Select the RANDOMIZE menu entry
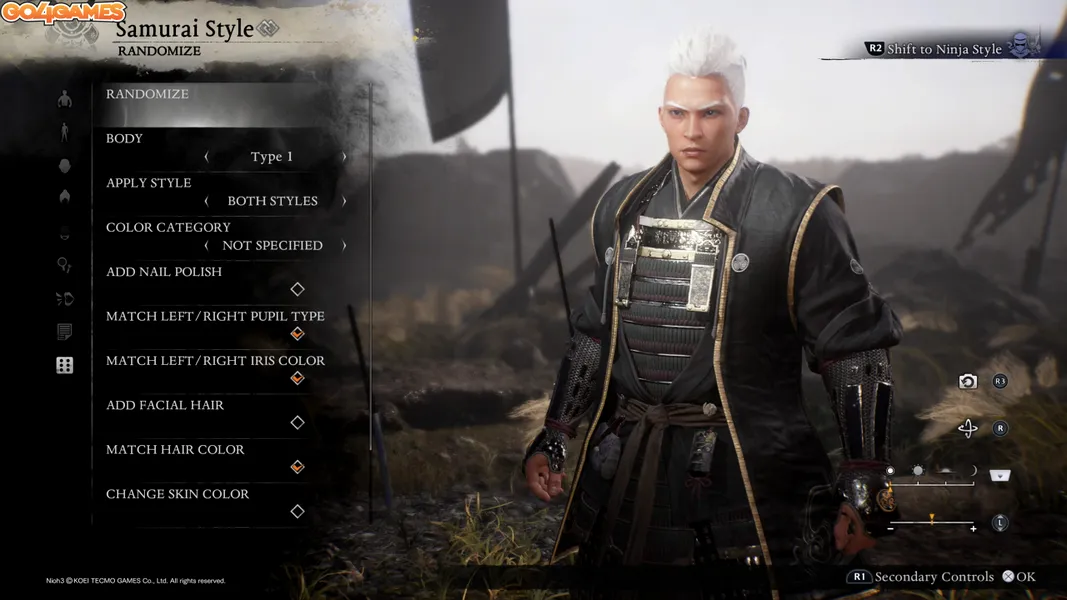This screenshot has width=1067, height=600. click(x=148, y=94)
